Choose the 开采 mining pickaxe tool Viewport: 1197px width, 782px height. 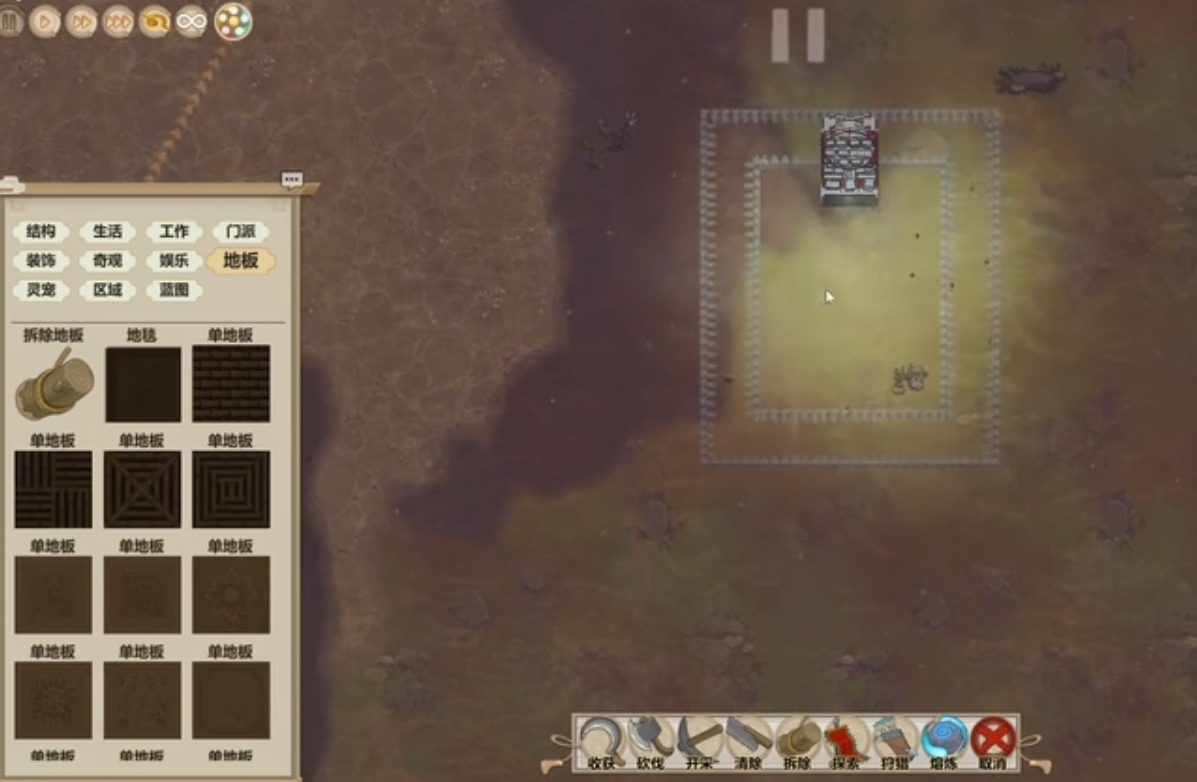700,741
